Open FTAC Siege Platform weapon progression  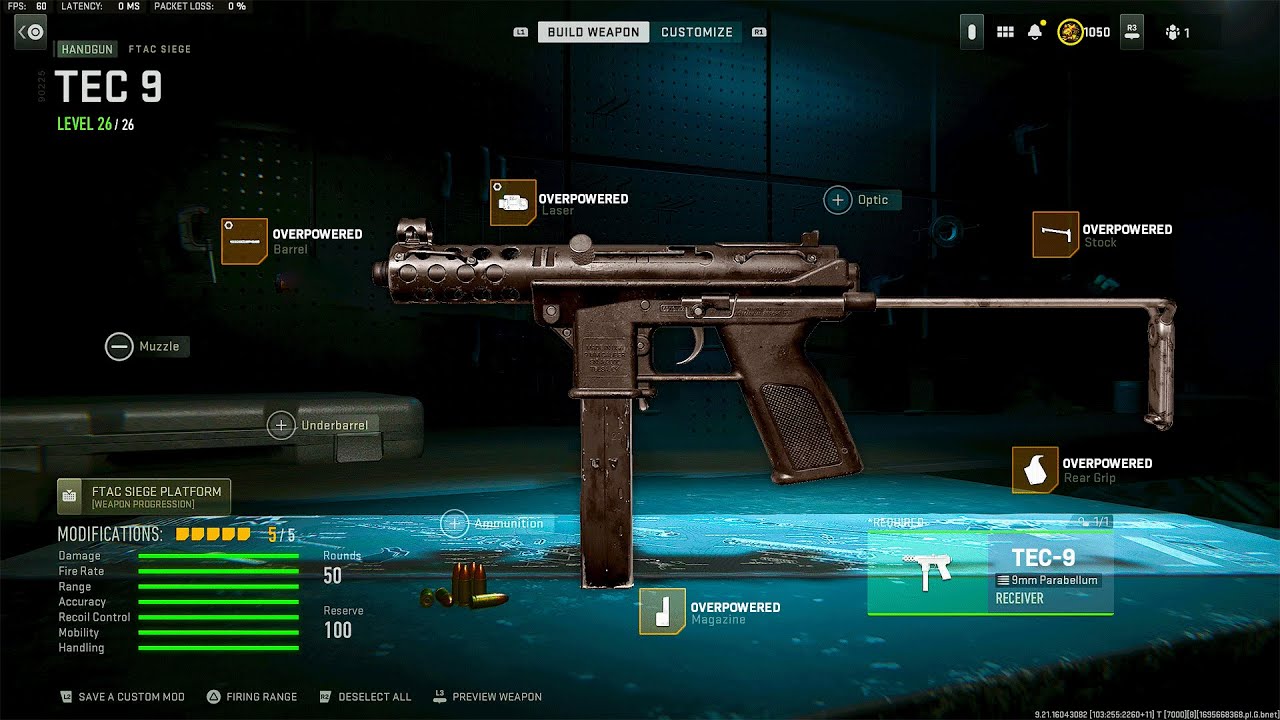tap(144, 497)
